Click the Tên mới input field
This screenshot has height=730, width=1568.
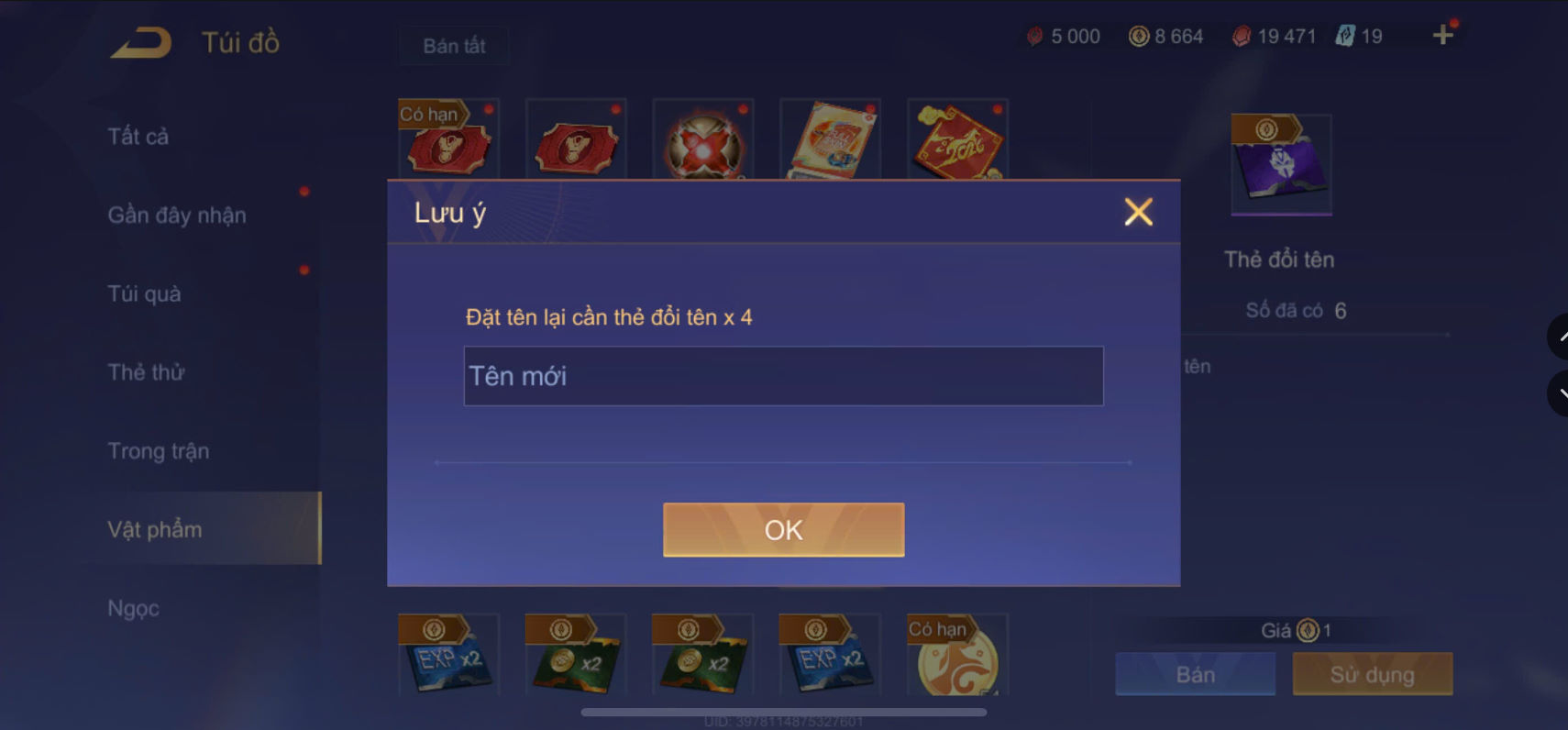(783, 375)
